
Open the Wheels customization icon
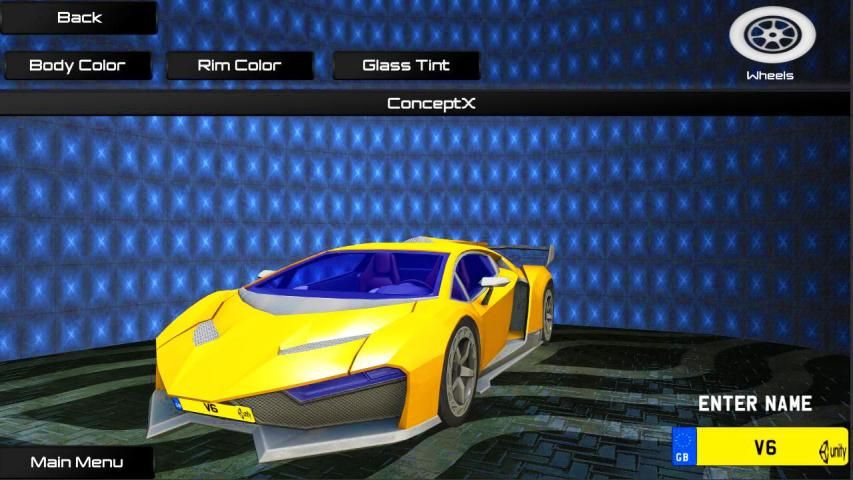click(x=771, y=38)
